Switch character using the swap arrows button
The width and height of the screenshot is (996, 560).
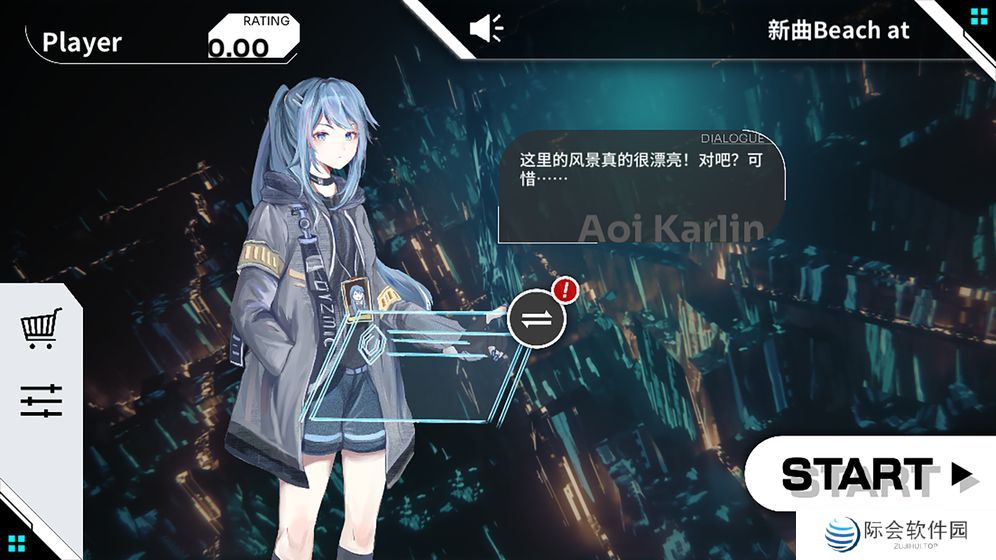[x=537, y=318]
